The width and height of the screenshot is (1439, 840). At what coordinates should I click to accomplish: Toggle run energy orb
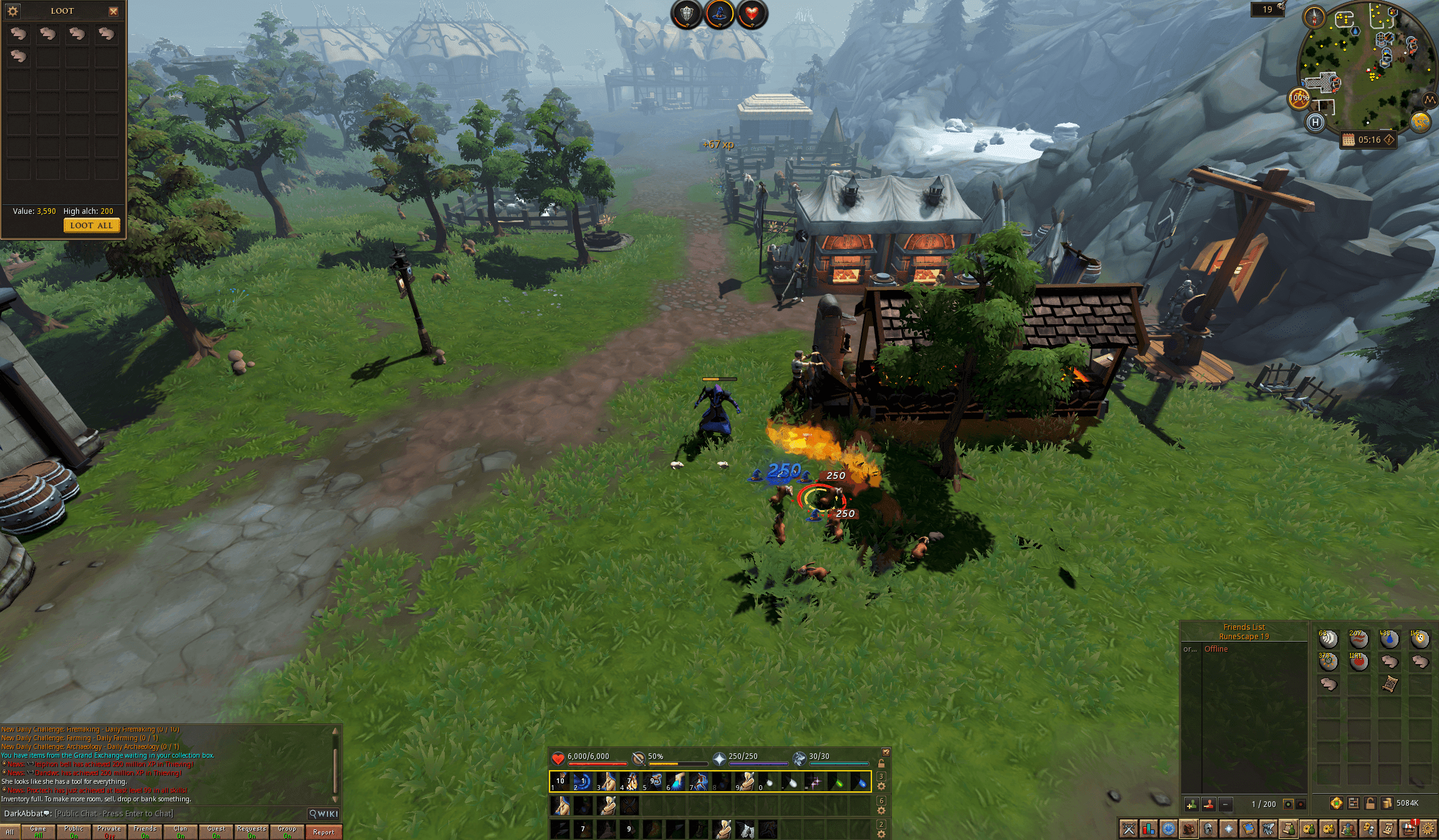1299,99
